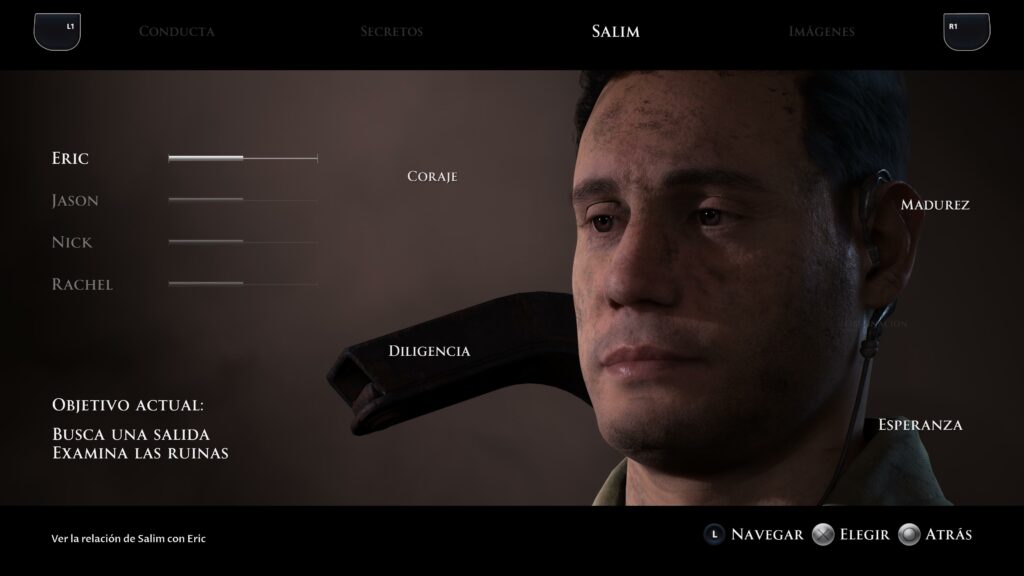Select the Esperanza trait label

tap(920, 424)
